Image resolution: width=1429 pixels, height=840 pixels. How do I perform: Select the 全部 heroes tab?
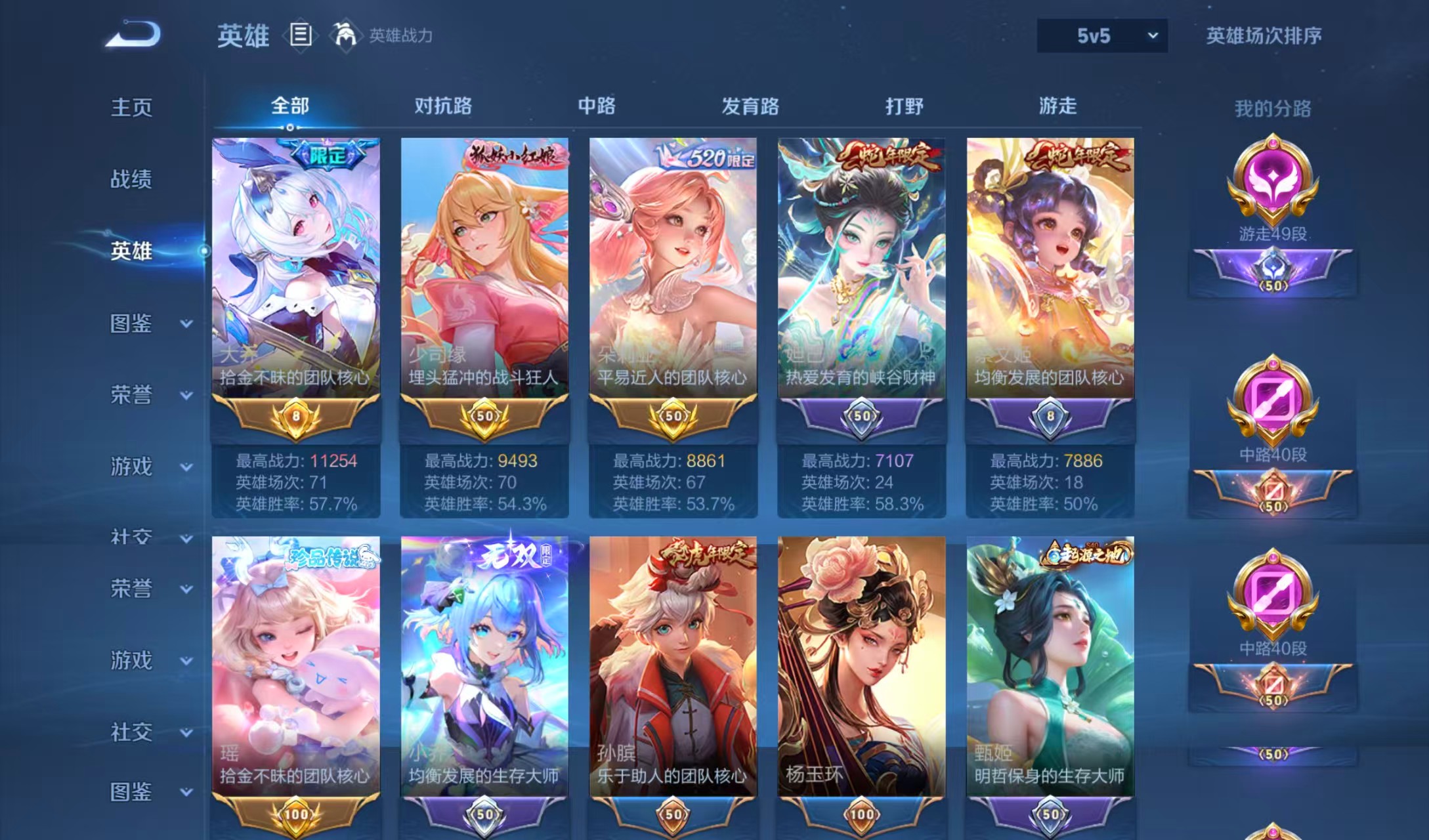289,106
